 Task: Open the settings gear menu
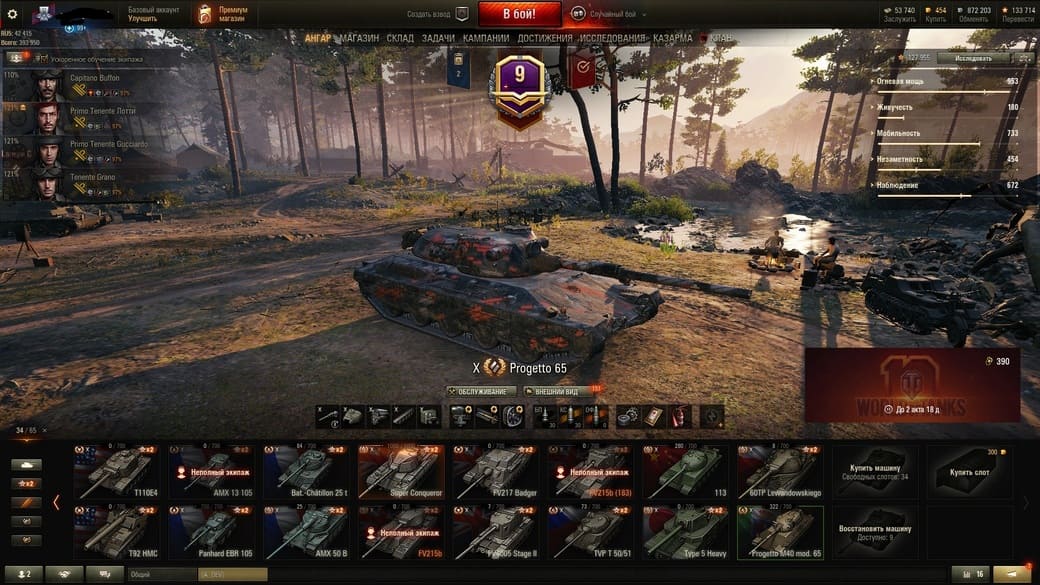(12, 14)
